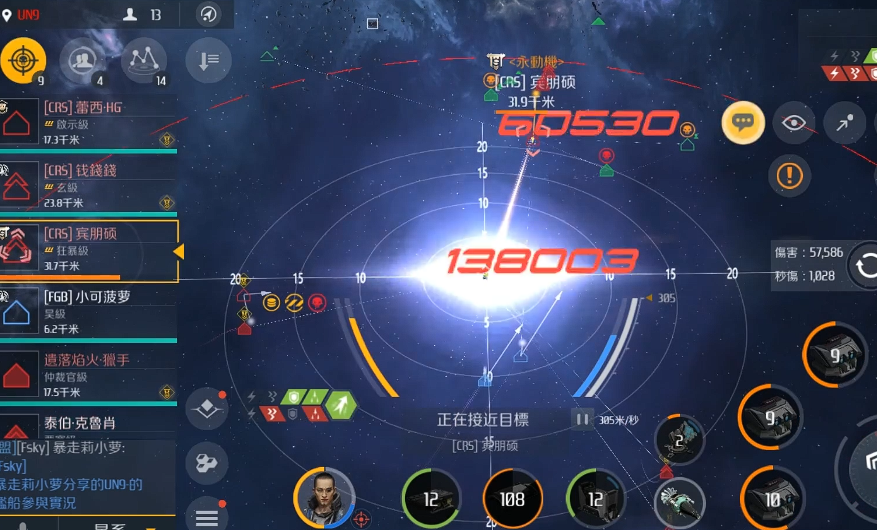Viewport: 877px width, 530px height.
Task: Switch to the yellow crosshair targets tab
Action: pyautogui.click(x=22, y=61)
